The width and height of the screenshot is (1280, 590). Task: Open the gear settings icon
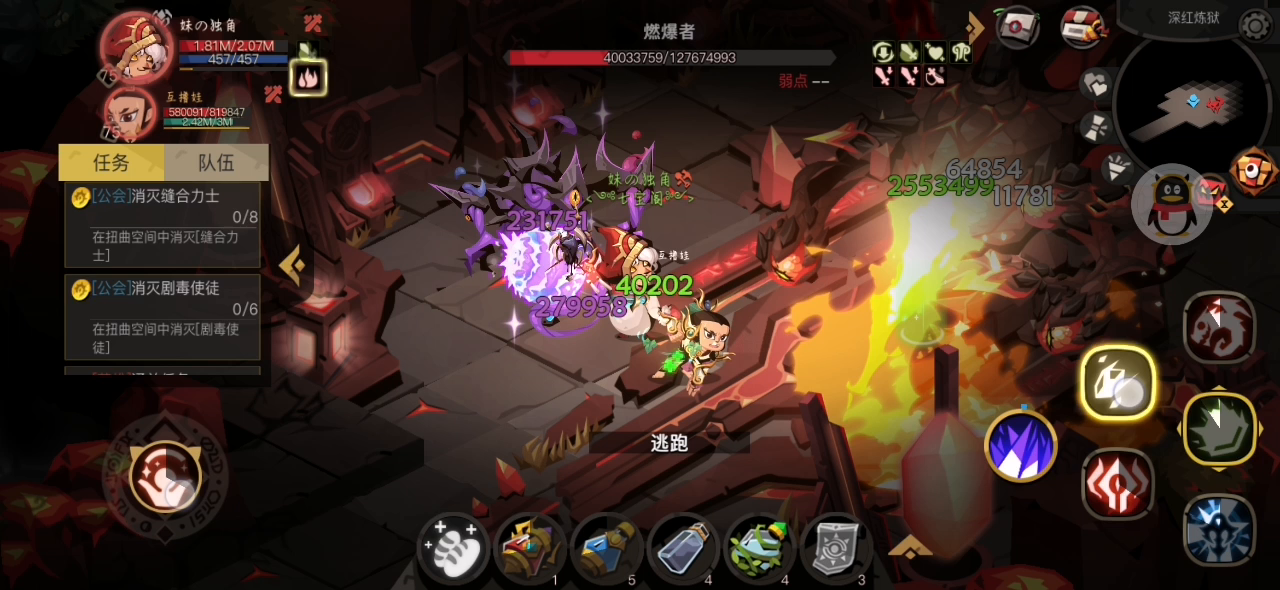point(1256,24)
